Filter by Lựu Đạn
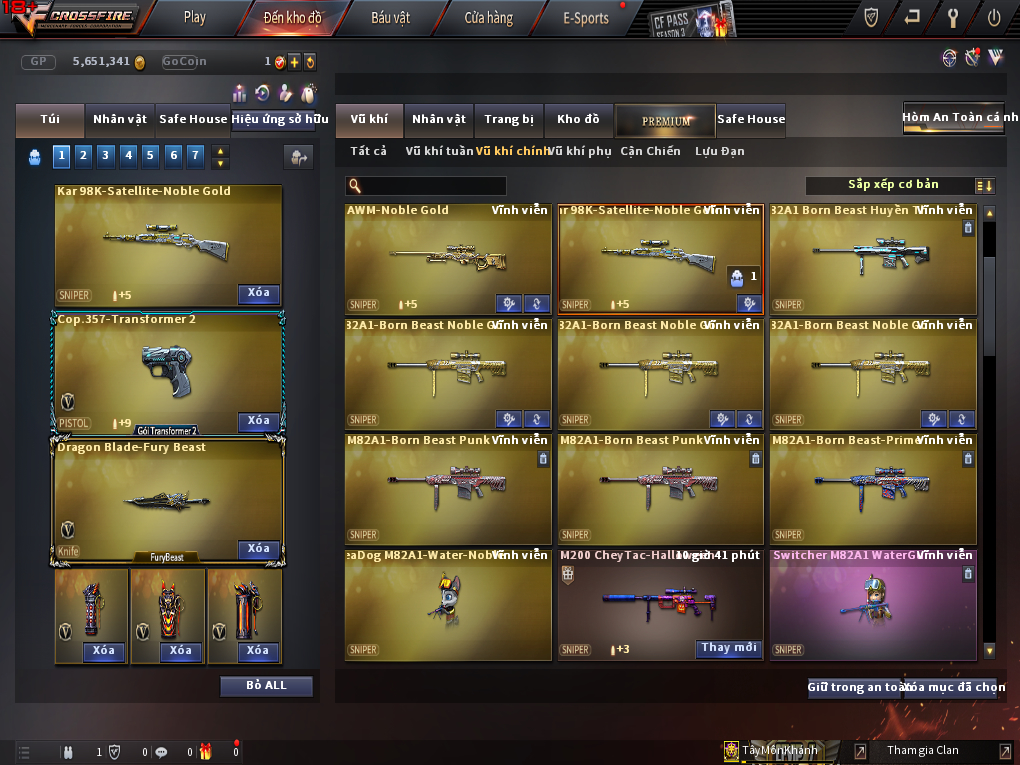Image resolution: width=1020 pixels, height=765 pixels. click(x=720, y=151)
